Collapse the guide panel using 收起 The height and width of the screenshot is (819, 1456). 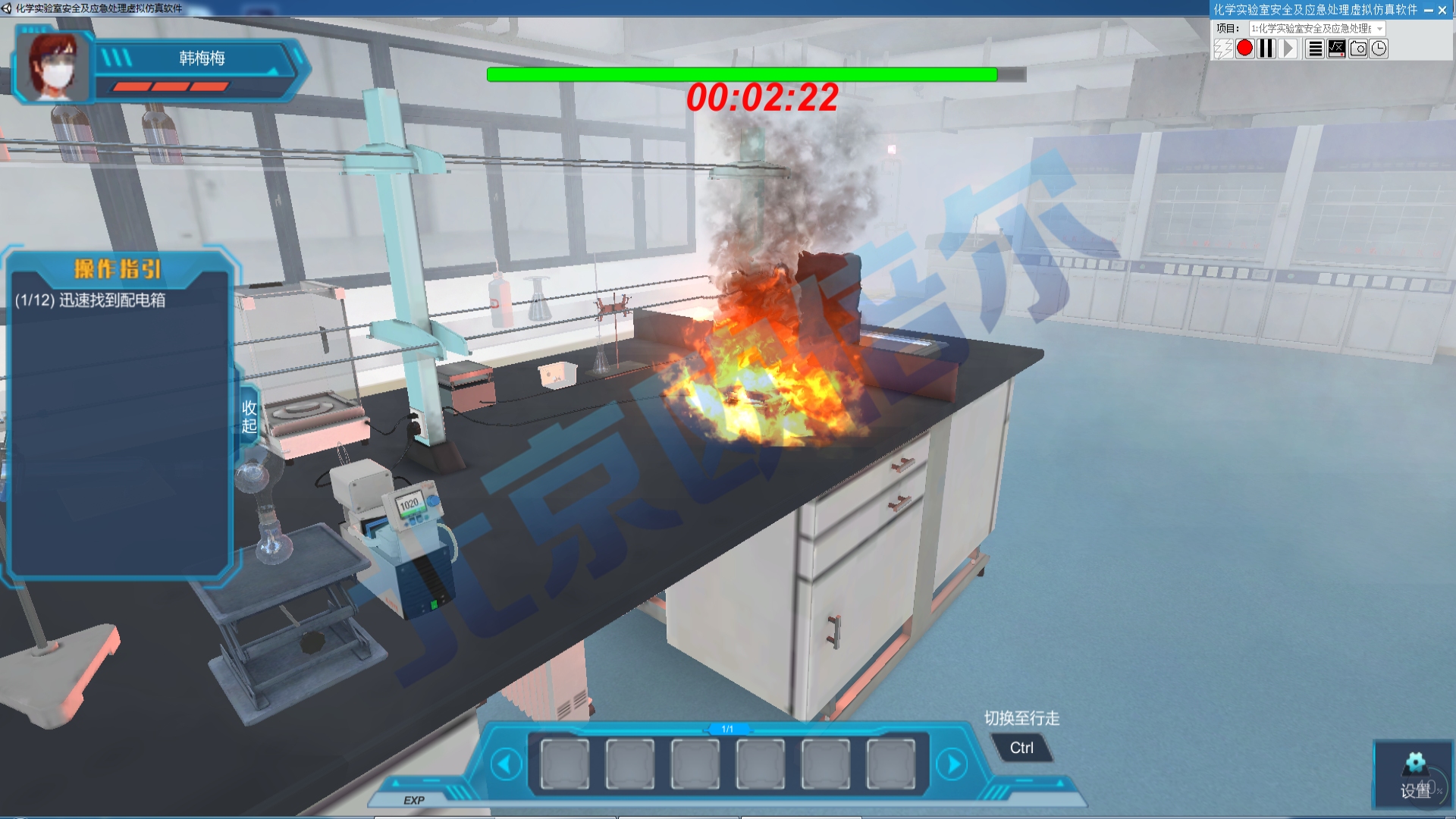(248, 416)
